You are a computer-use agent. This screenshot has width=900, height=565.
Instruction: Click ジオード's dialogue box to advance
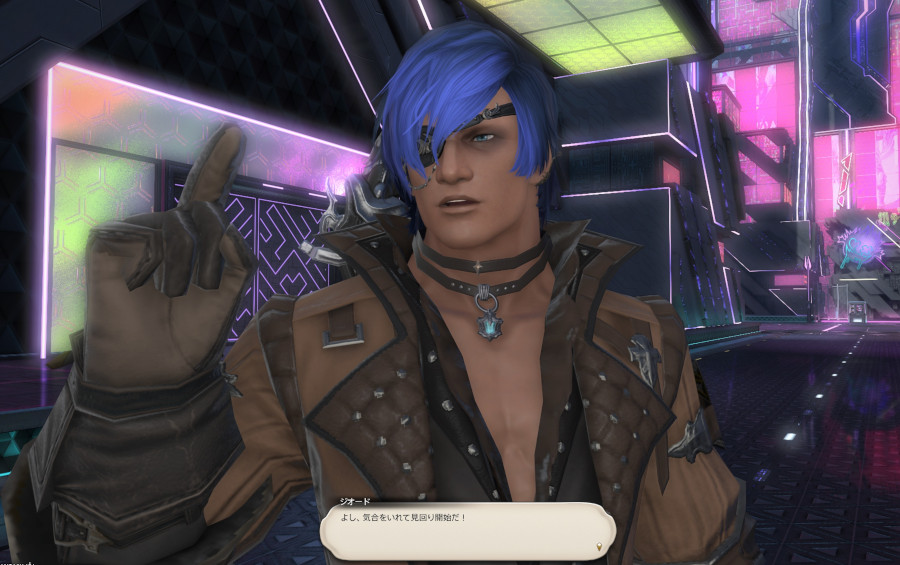click(466, 529)
